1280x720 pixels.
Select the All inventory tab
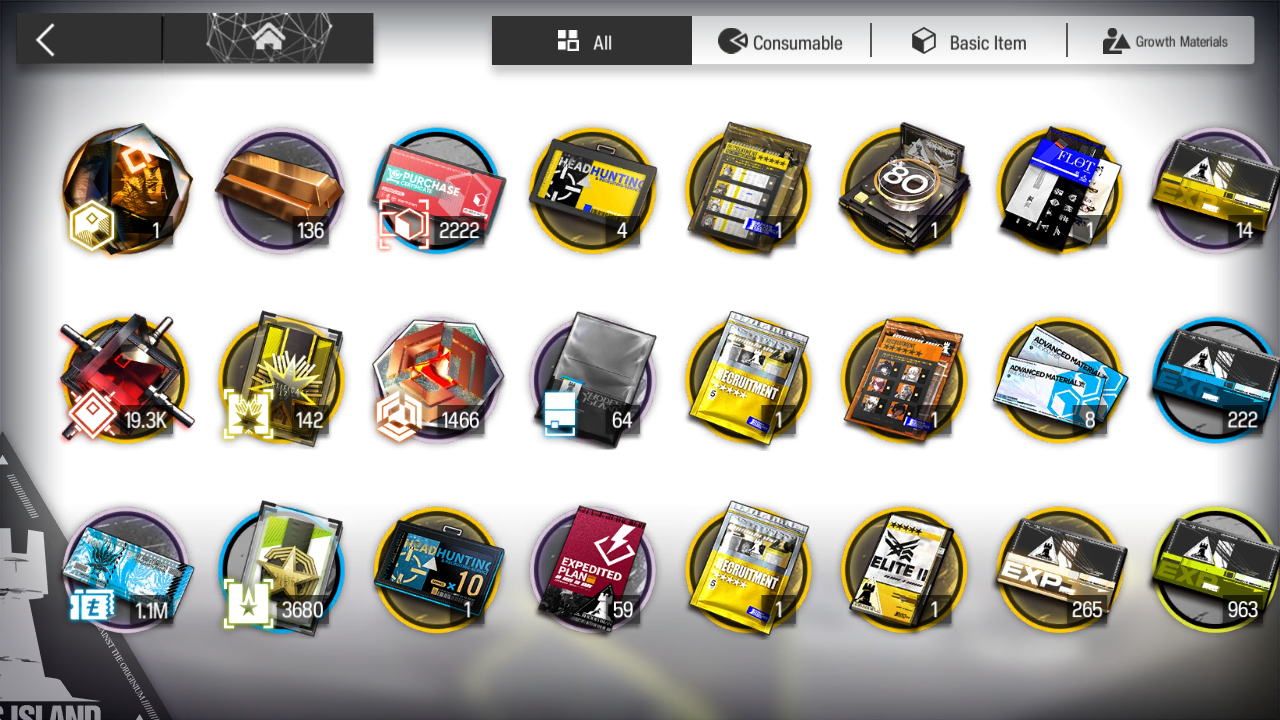pos(591,41)
